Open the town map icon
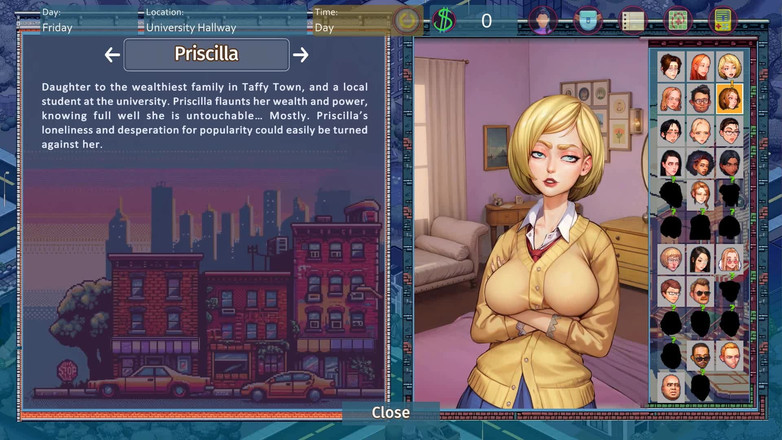This screenshot has height=440, width=782. (677, 20)
